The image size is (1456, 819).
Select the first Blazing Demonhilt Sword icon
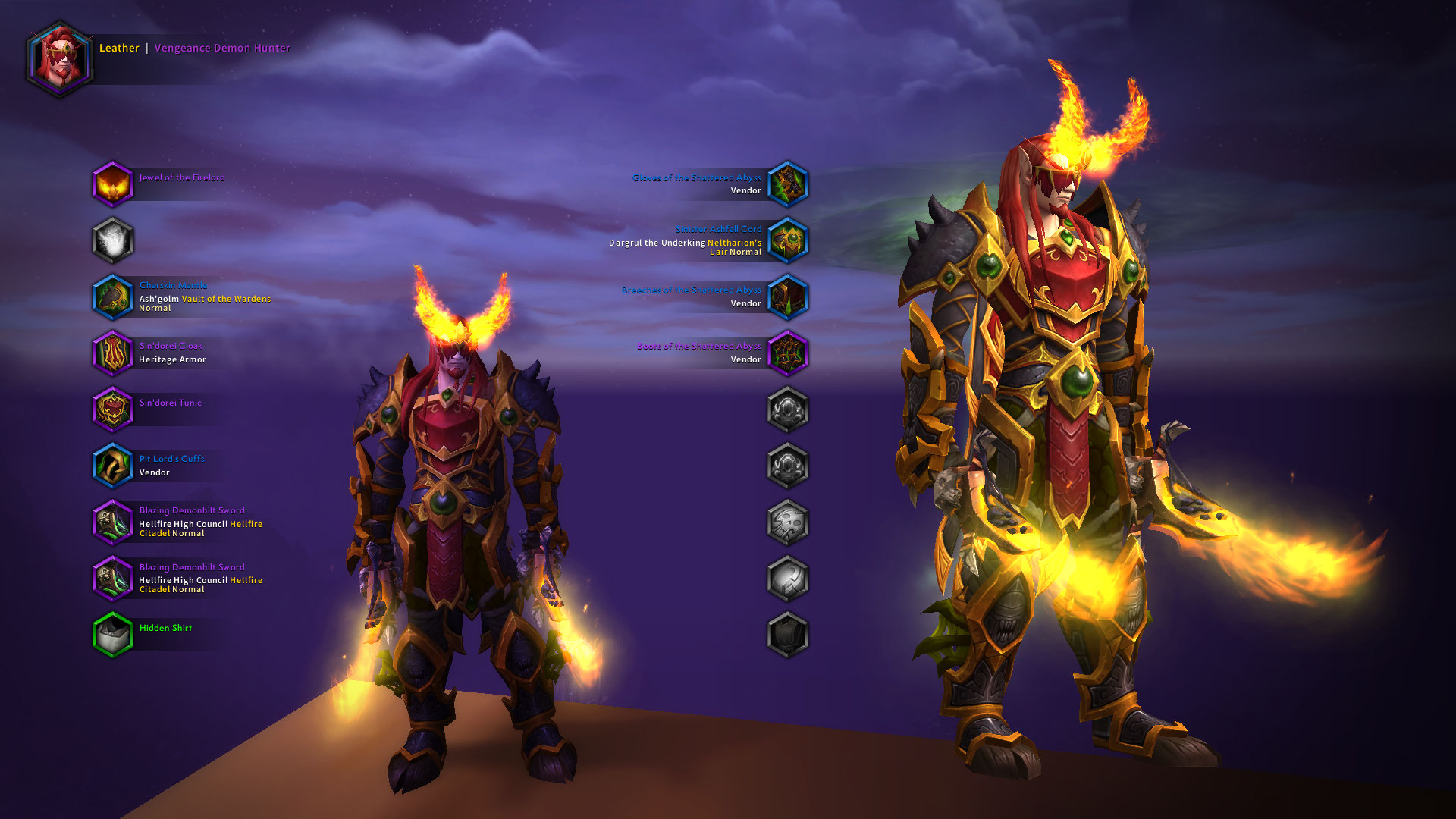click(x=114, y=522)
